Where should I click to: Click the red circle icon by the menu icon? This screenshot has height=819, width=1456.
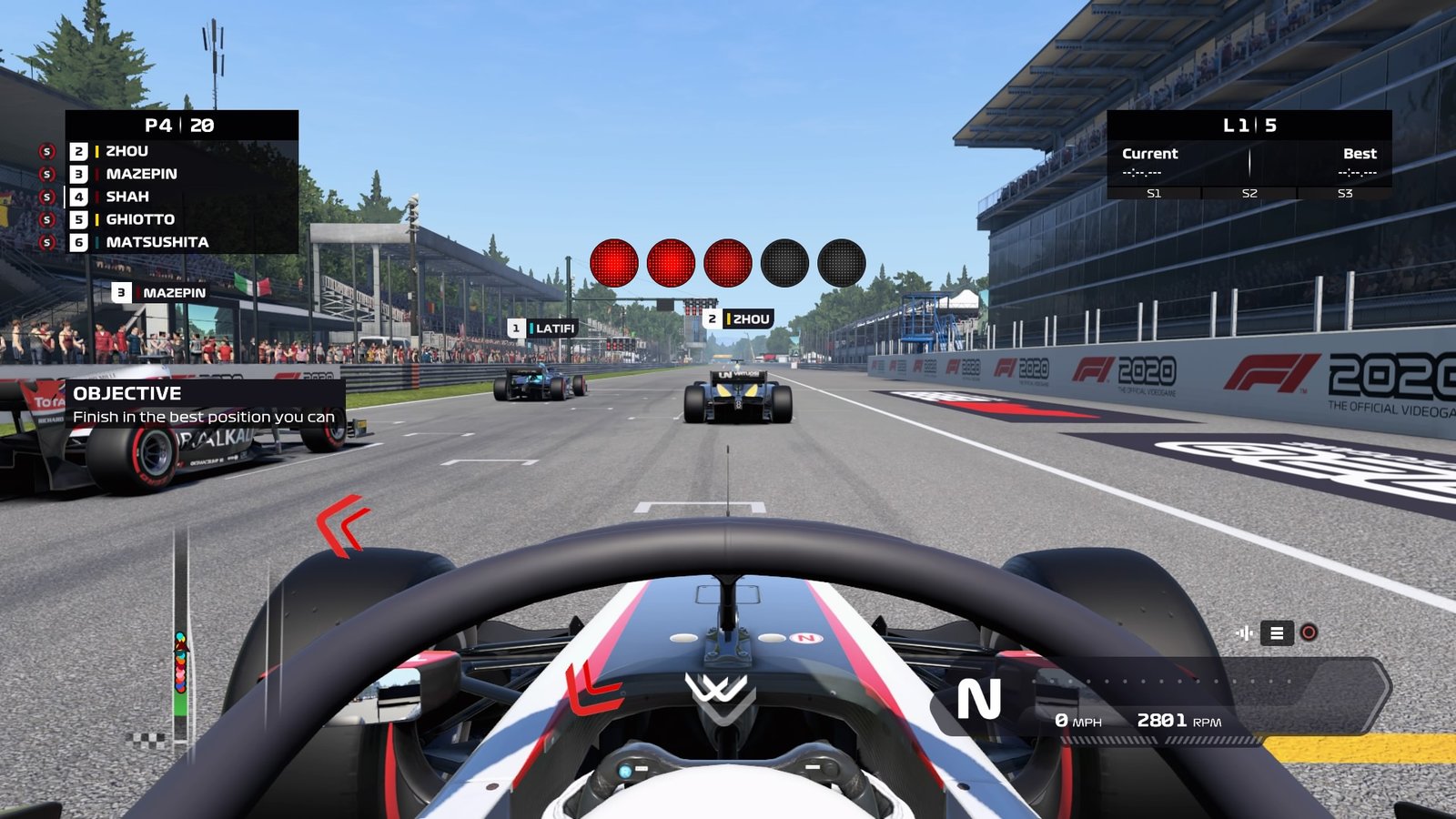(1309, 633)
